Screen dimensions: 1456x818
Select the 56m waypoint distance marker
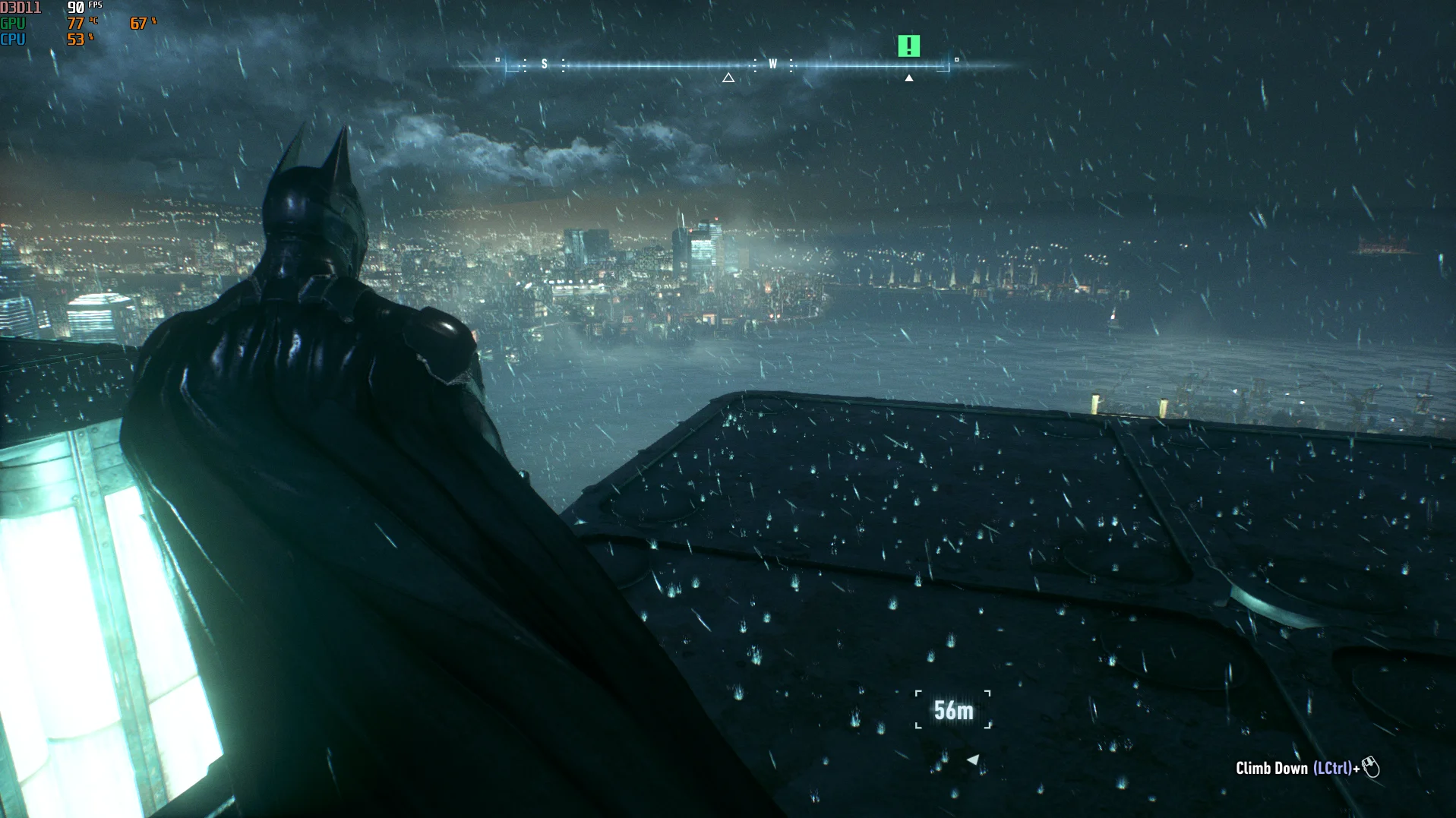pos(953,710)
